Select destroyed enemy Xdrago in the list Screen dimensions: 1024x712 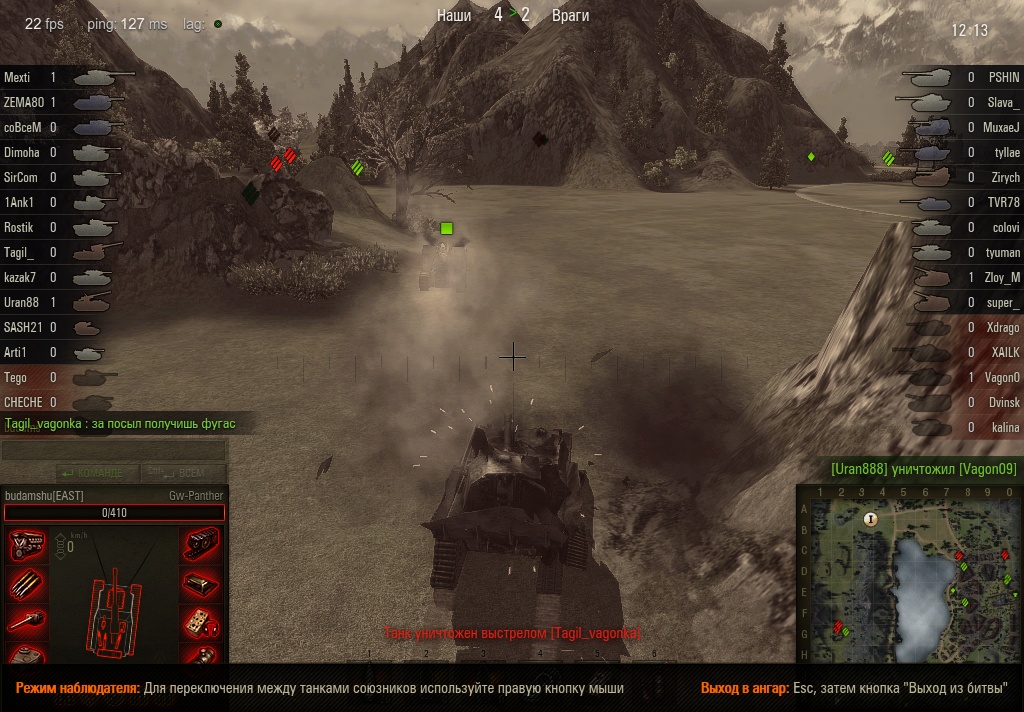pyautogui.click(x=1002, y=327)
